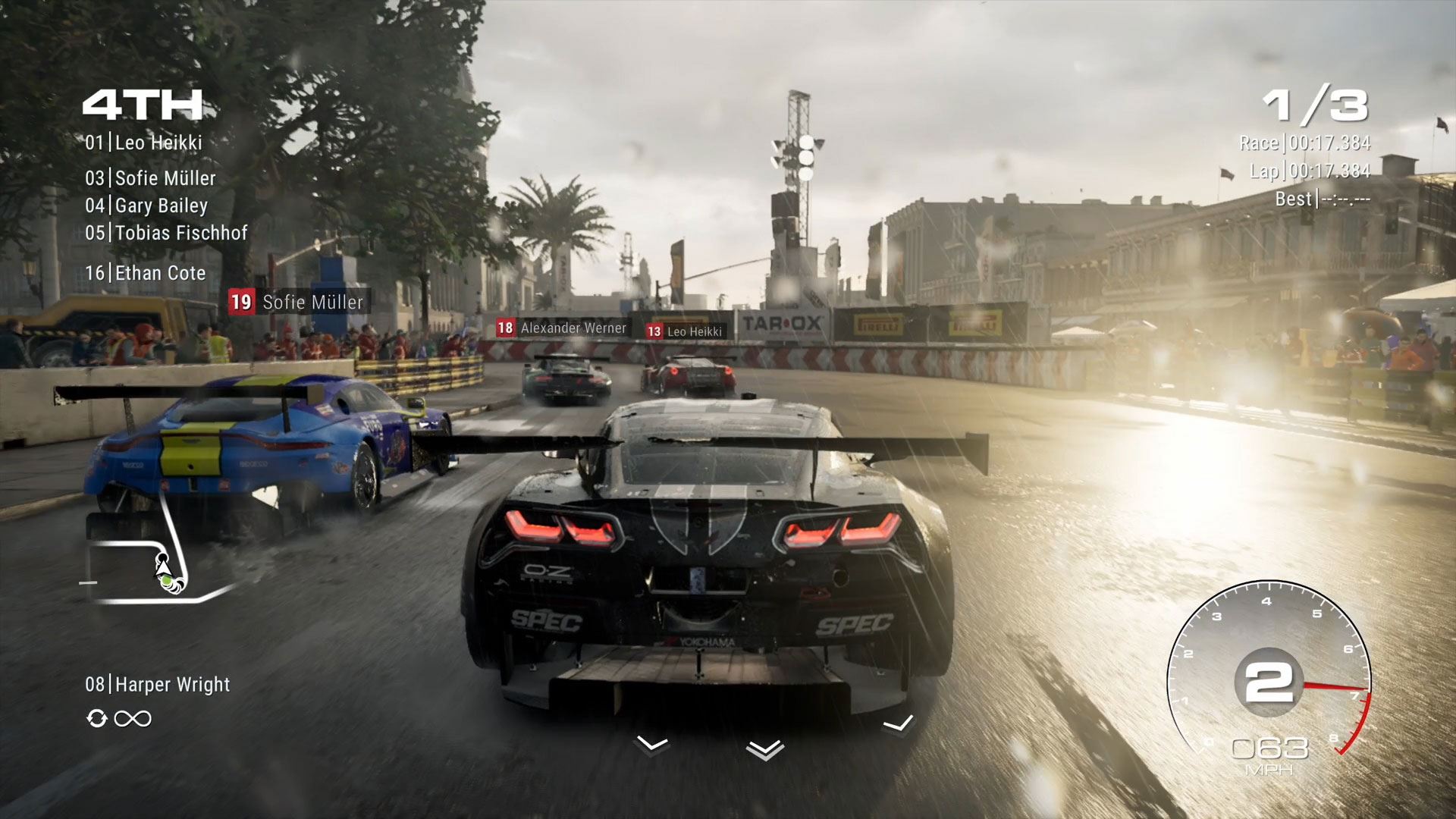1456x819 pixels.
Task: Select the Sofie Müller name tag numbered 19
Action: coord(299,302)
